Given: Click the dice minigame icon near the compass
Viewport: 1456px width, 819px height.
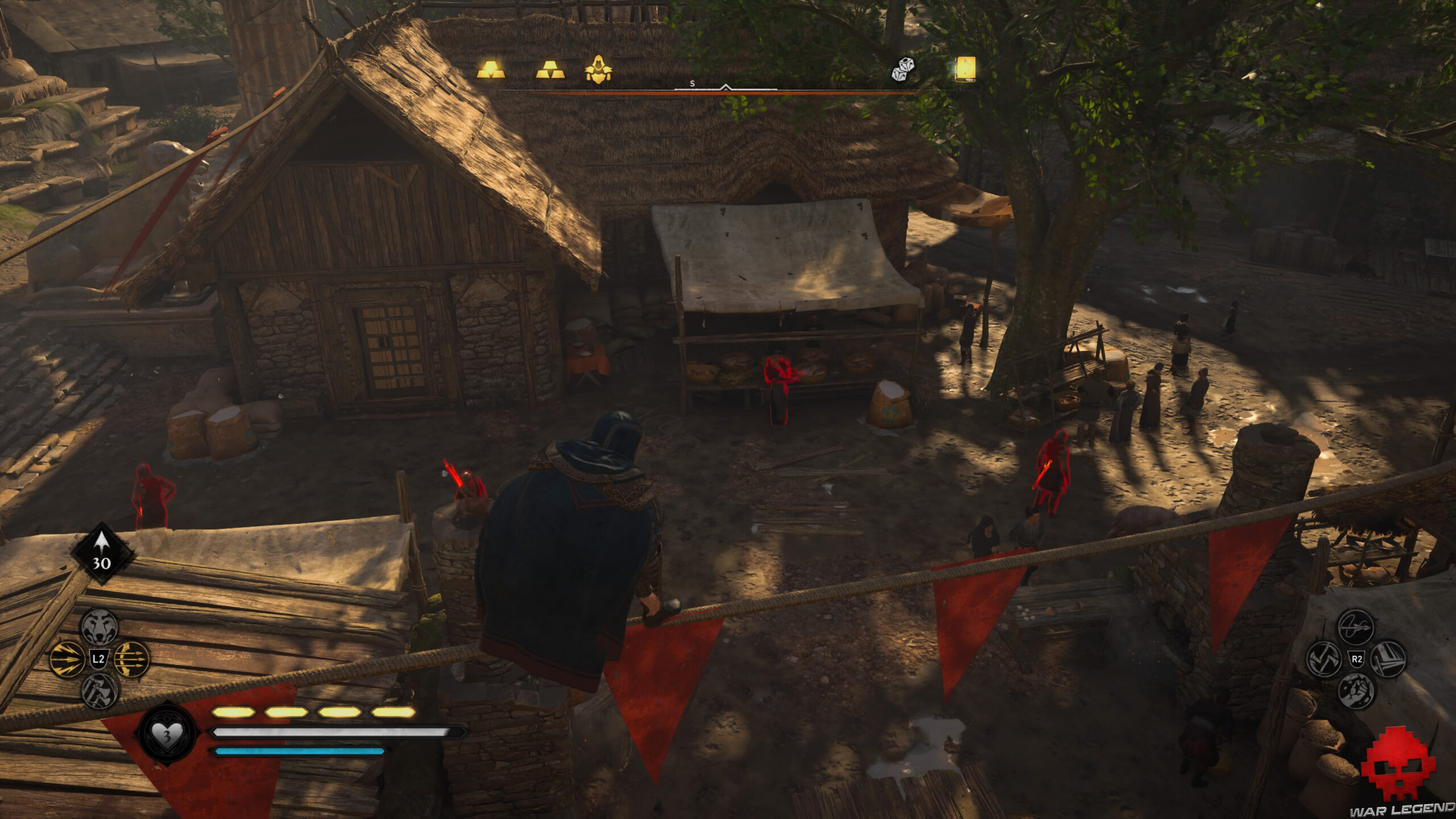Looking at the screenshot, I should click(903, 70).
